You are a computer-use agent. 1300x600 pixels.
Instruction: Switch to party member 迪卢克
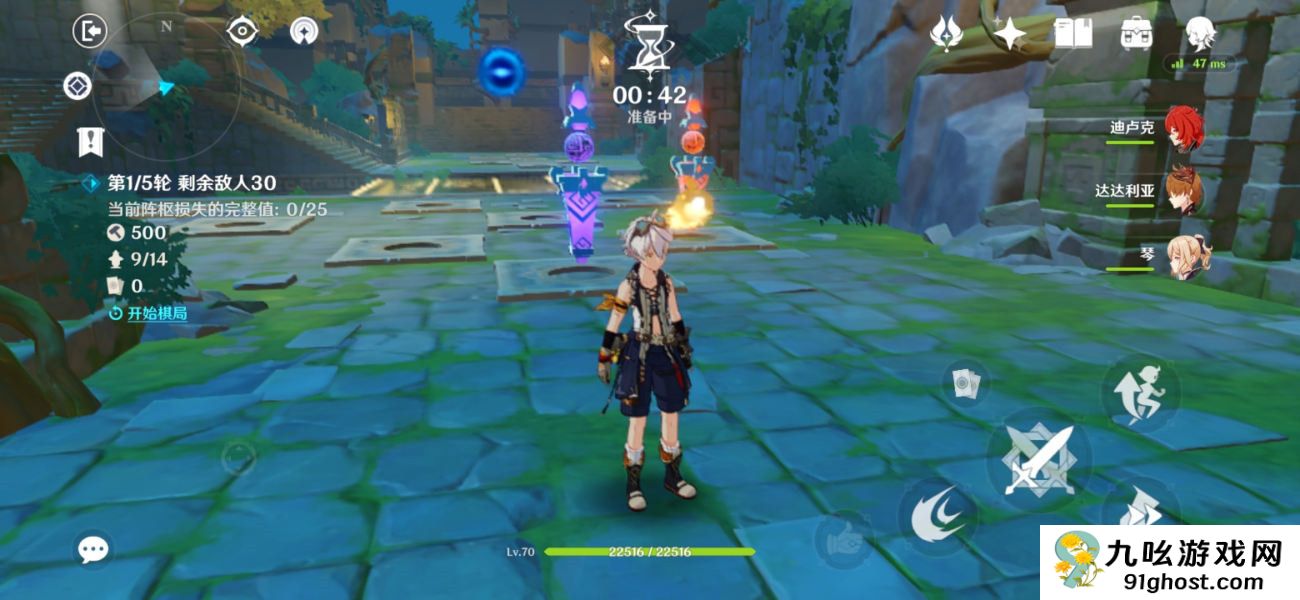1184,129
